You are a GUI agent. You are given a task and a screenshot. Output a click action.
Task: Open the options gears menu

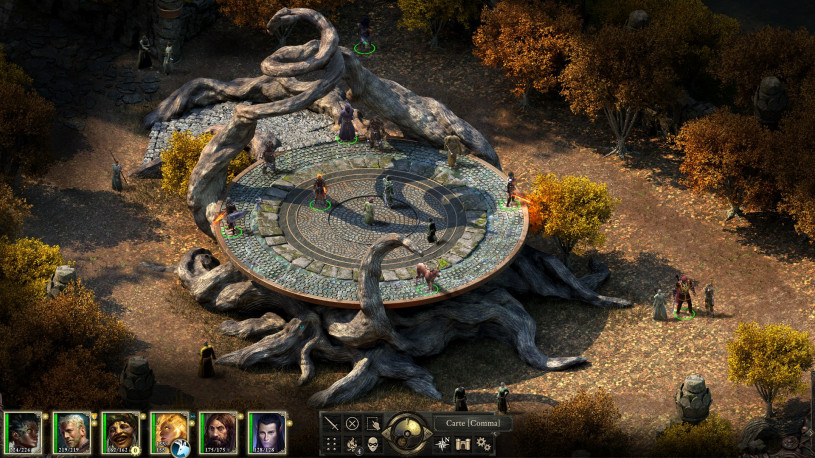click(x=486, y=443)
